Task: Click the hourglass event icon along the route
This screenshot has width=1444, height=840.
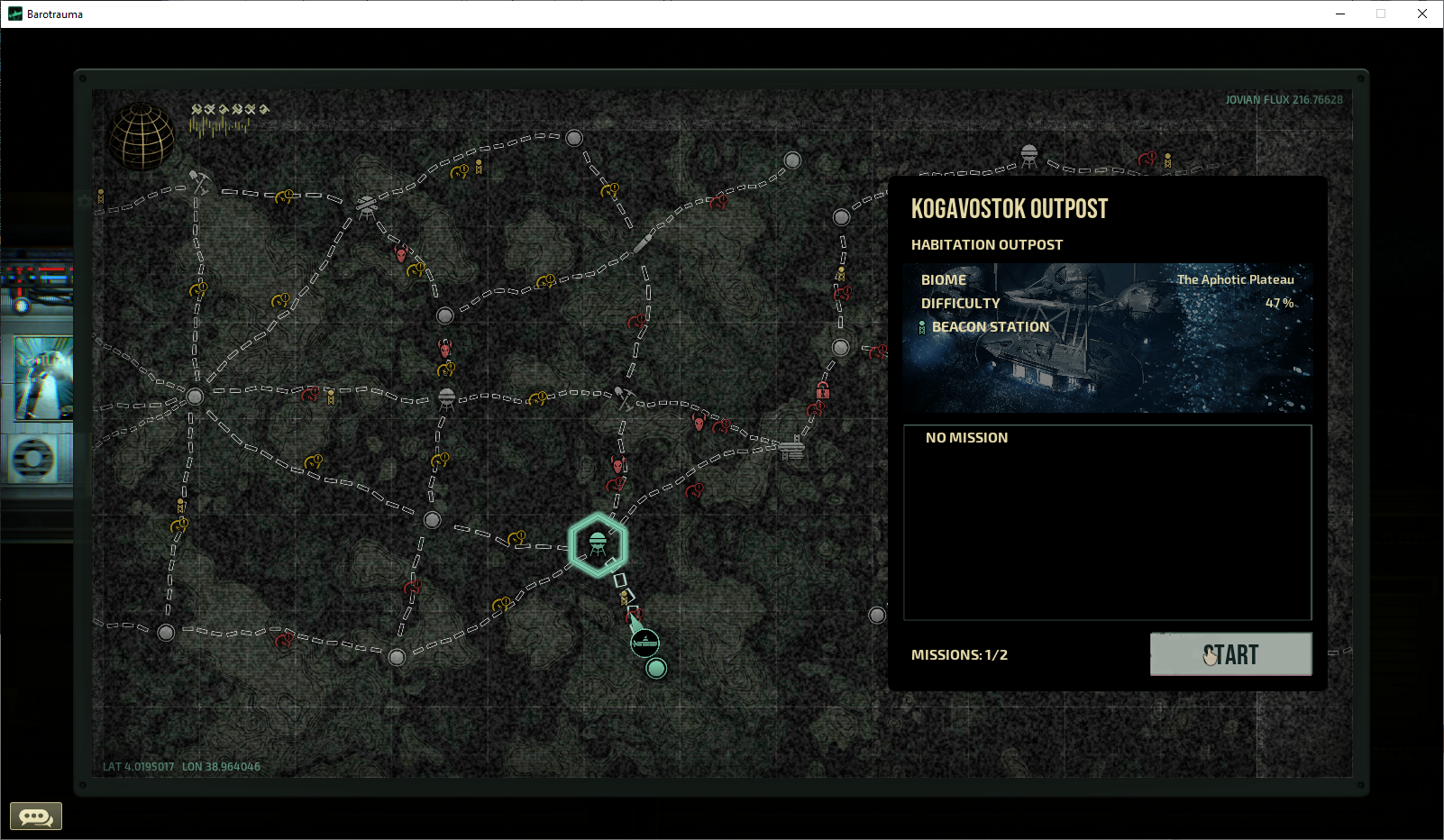Action: (624, 600)
